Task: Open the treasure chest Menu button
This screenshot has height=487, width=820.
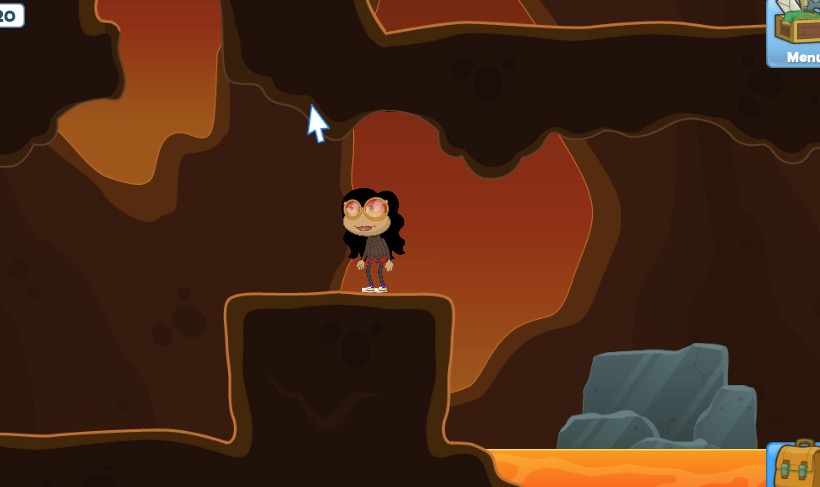Action: coord(797,33)
